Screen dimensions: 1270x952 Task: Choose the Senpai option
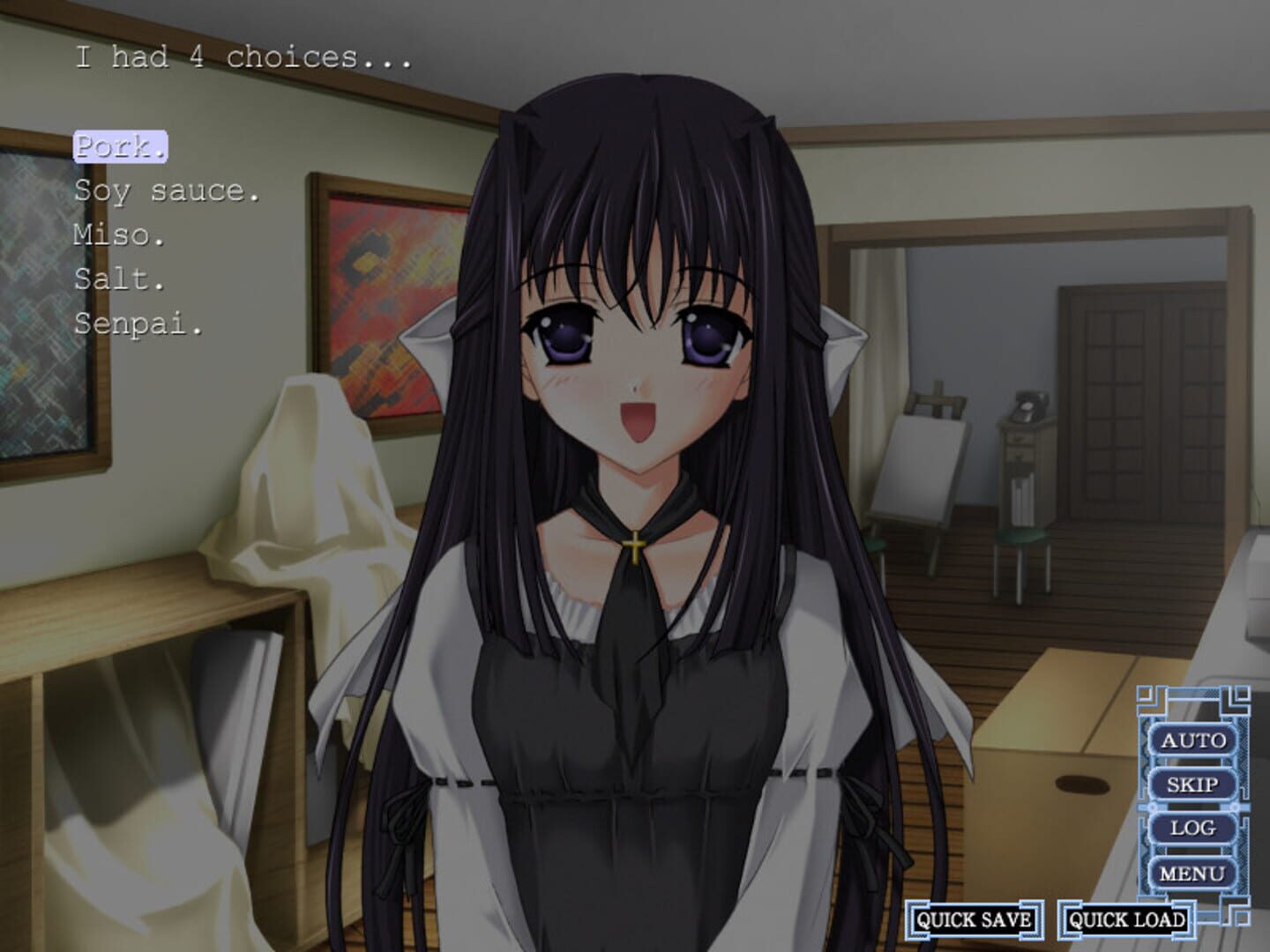[x=138, y=325]
